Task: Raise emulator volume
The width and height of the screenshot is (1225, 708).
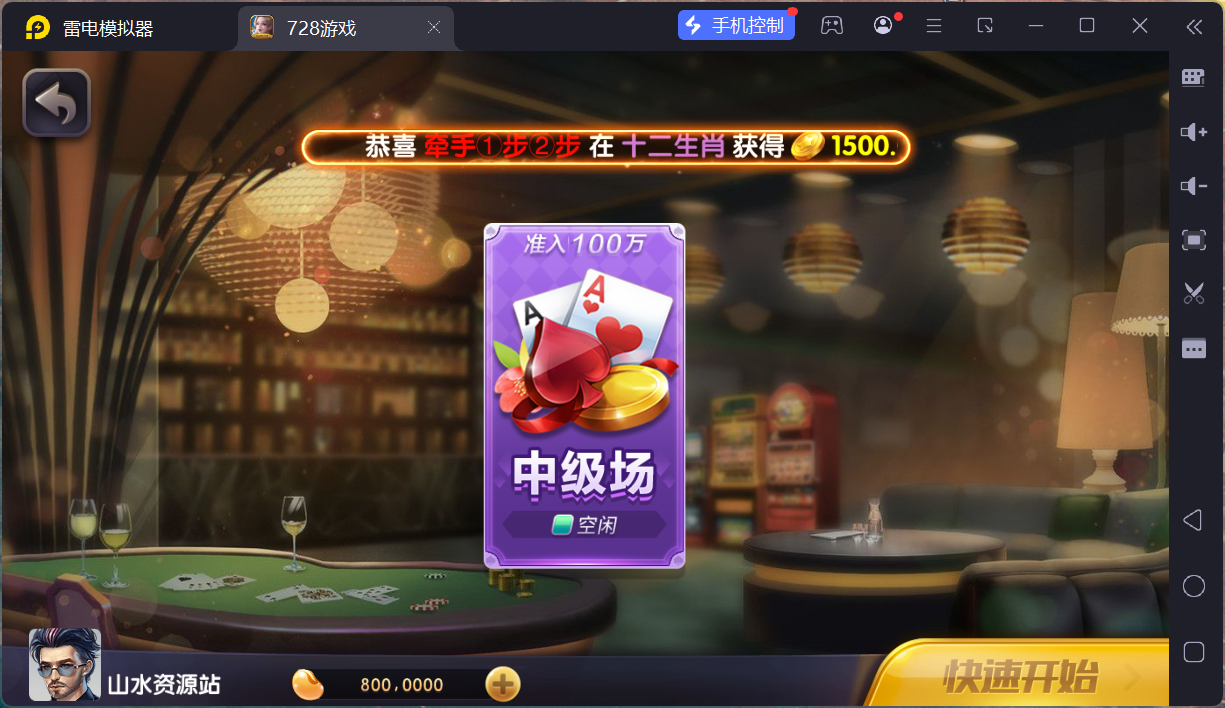Action: pos(1193,132)
